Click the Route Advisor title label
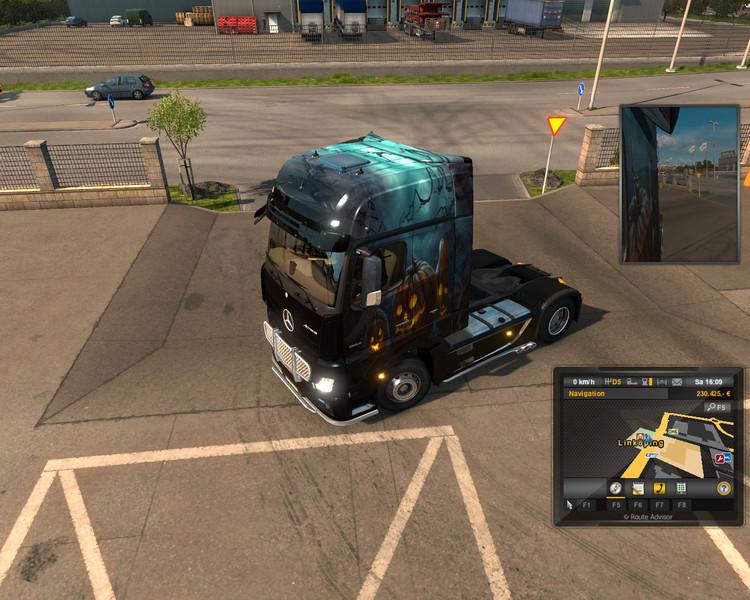 coord(647,517)
